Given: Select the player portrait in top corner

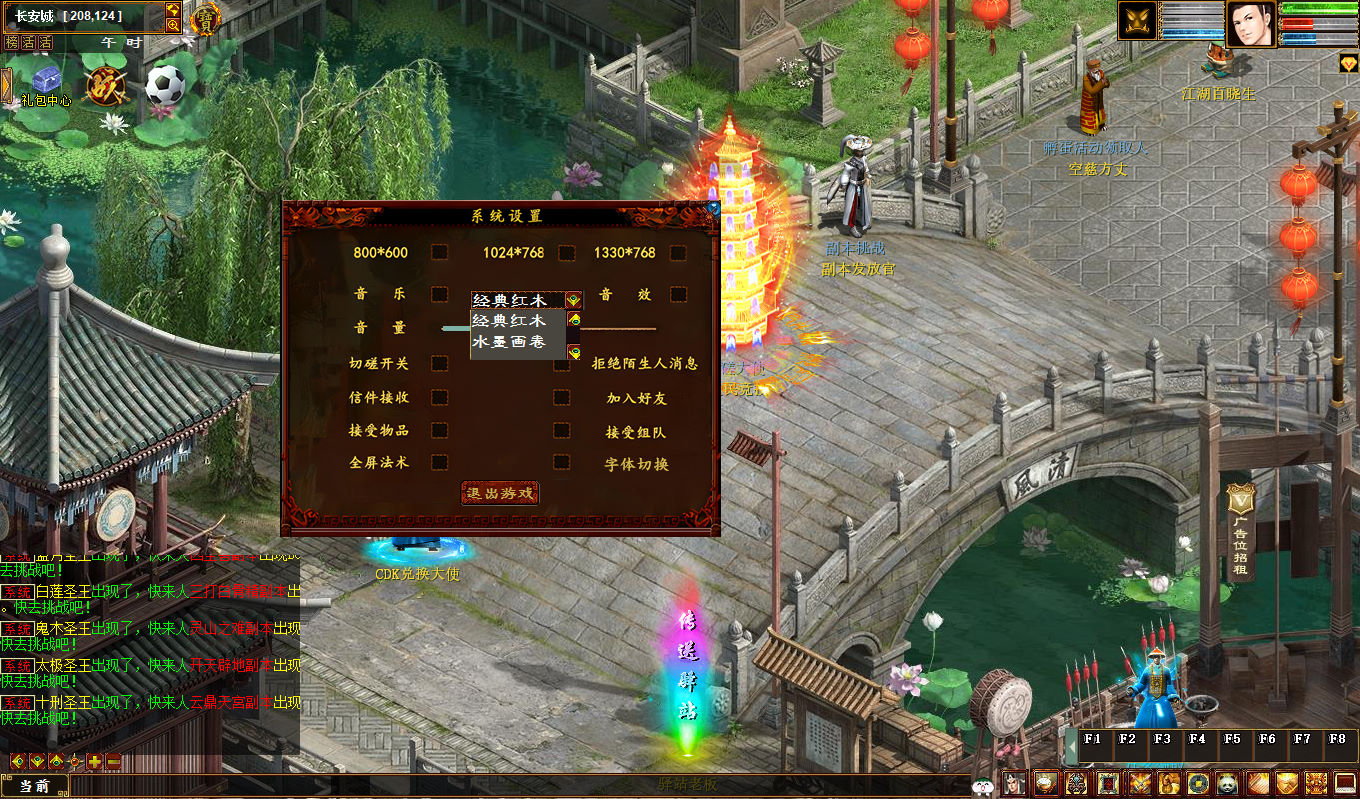Looking at the screenshot, I should coord(1251,23).
